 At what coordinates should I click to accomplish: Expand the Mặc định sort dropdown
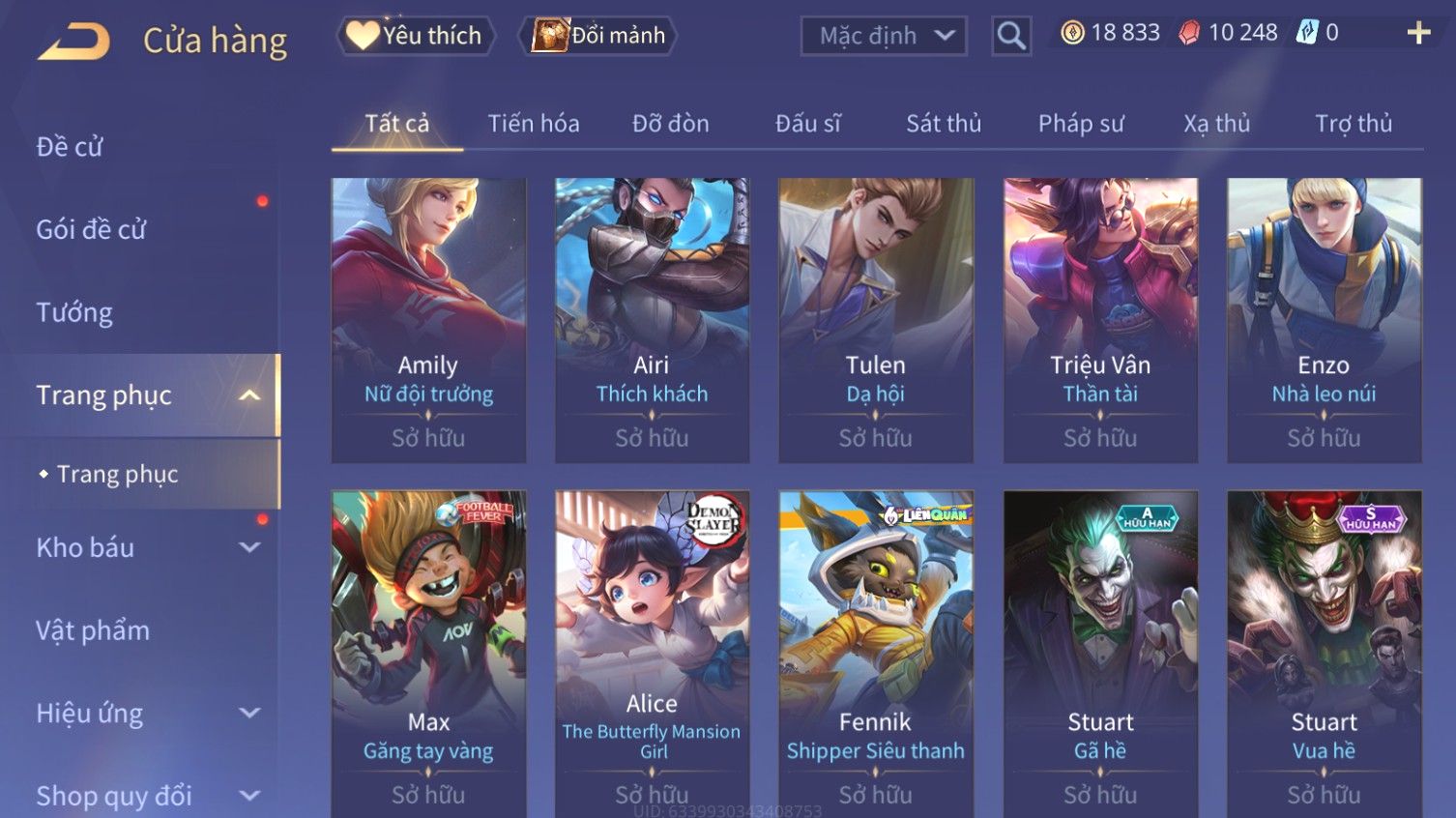[x=884, y=37]
